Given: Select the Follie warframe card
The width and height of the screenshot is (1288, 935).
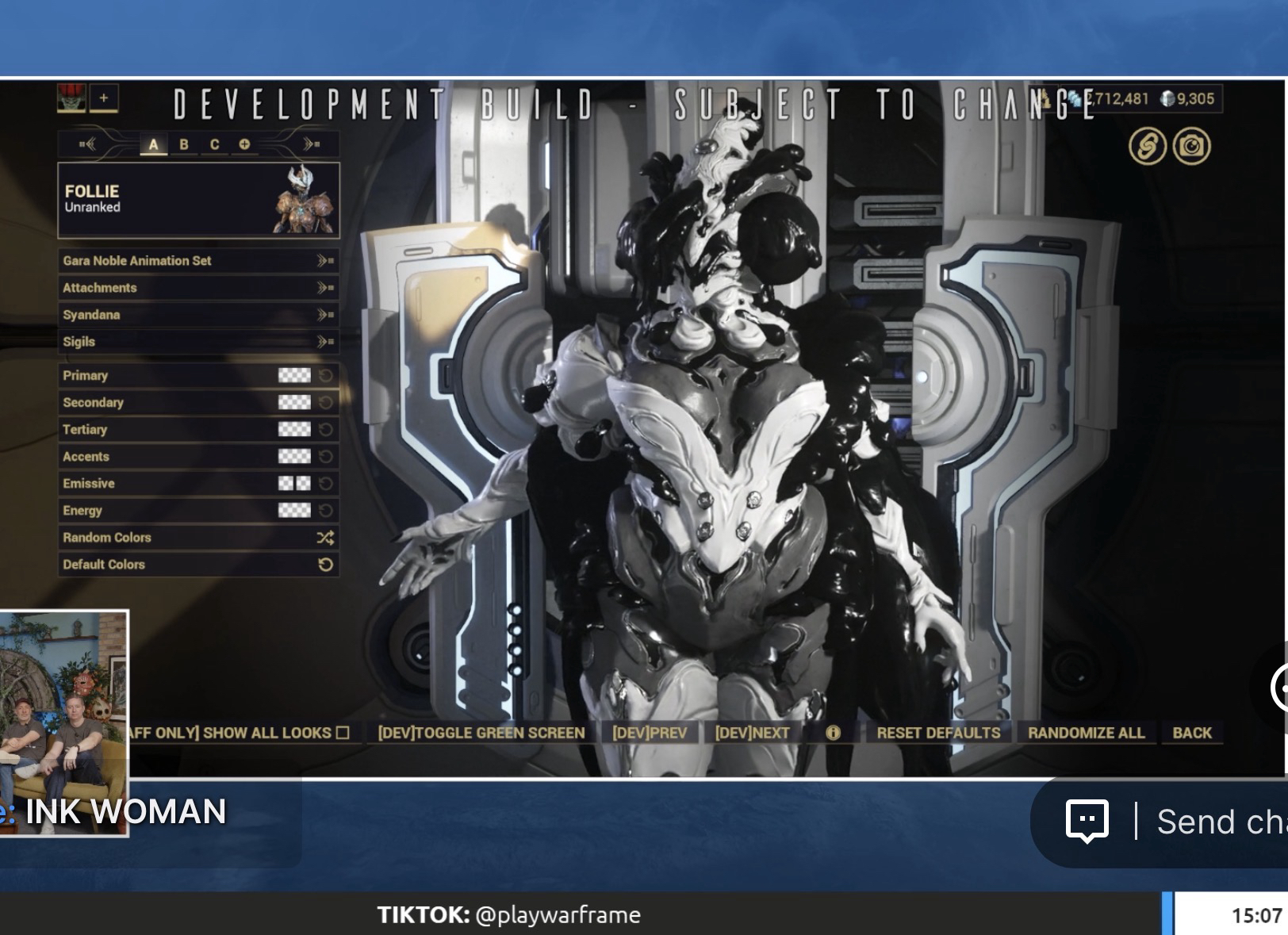Looking at the screenshot, I should click(198, 200).
